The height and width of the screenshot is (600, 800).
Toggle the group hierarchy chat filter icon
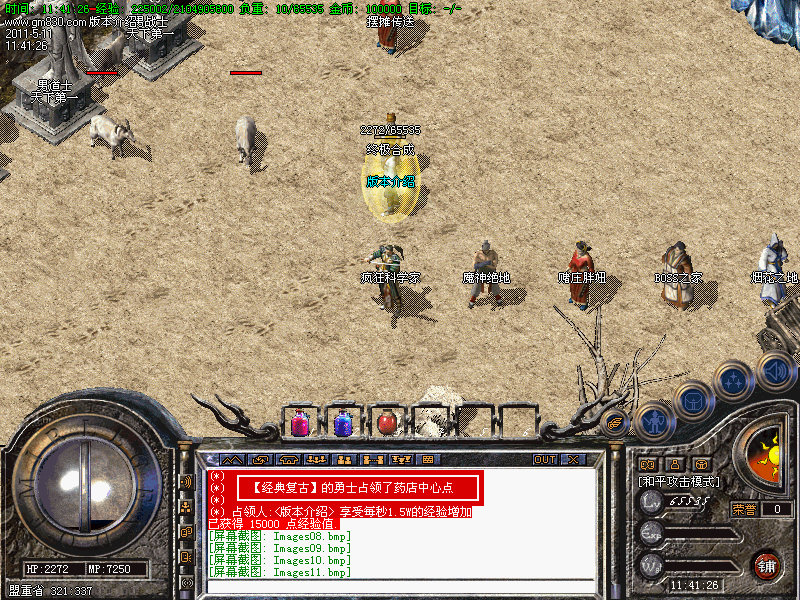pyautogui.click(x=186, y=507)
